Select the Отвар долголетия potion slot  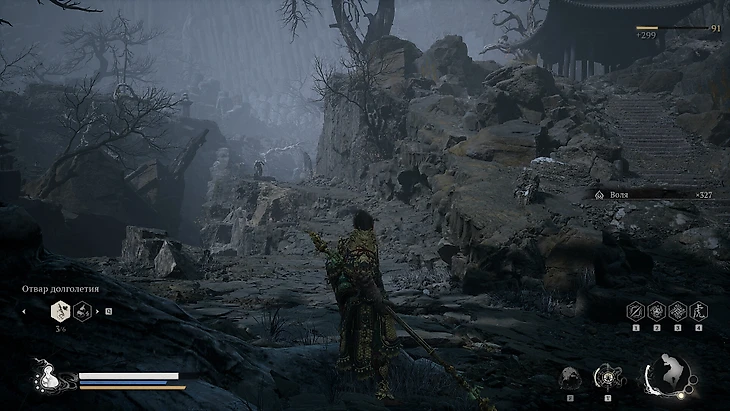click(x=59, y=311)
